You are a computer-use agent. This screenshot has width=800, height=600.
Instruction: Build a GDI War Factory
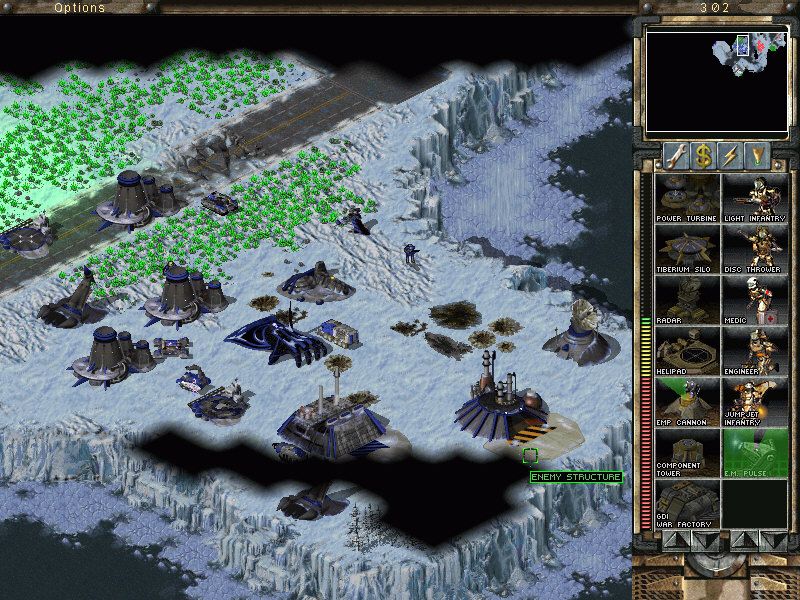687,504
